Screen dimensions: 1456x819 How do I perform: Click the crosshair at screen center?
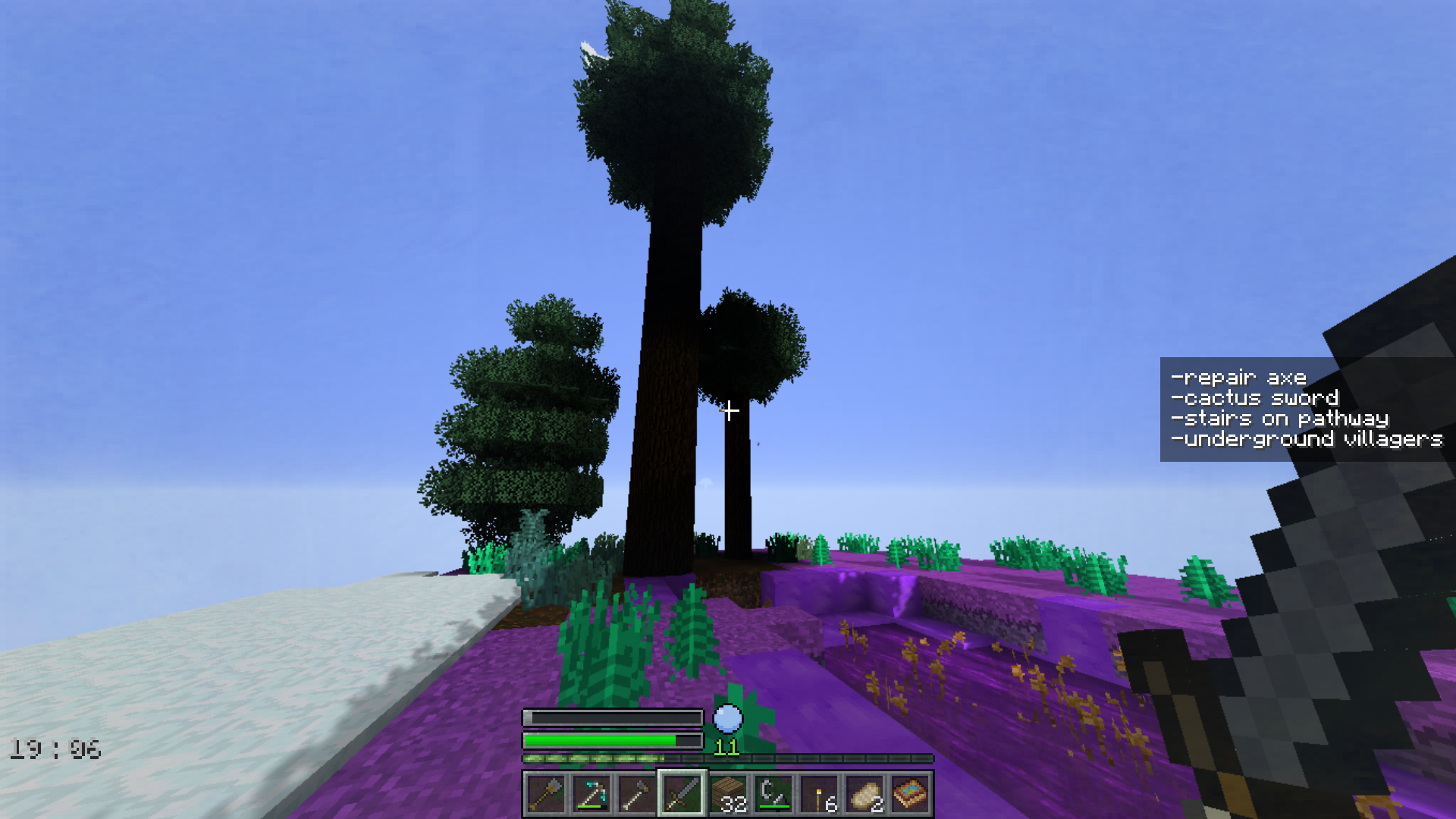pyautogui.click(x=728, y=409)
